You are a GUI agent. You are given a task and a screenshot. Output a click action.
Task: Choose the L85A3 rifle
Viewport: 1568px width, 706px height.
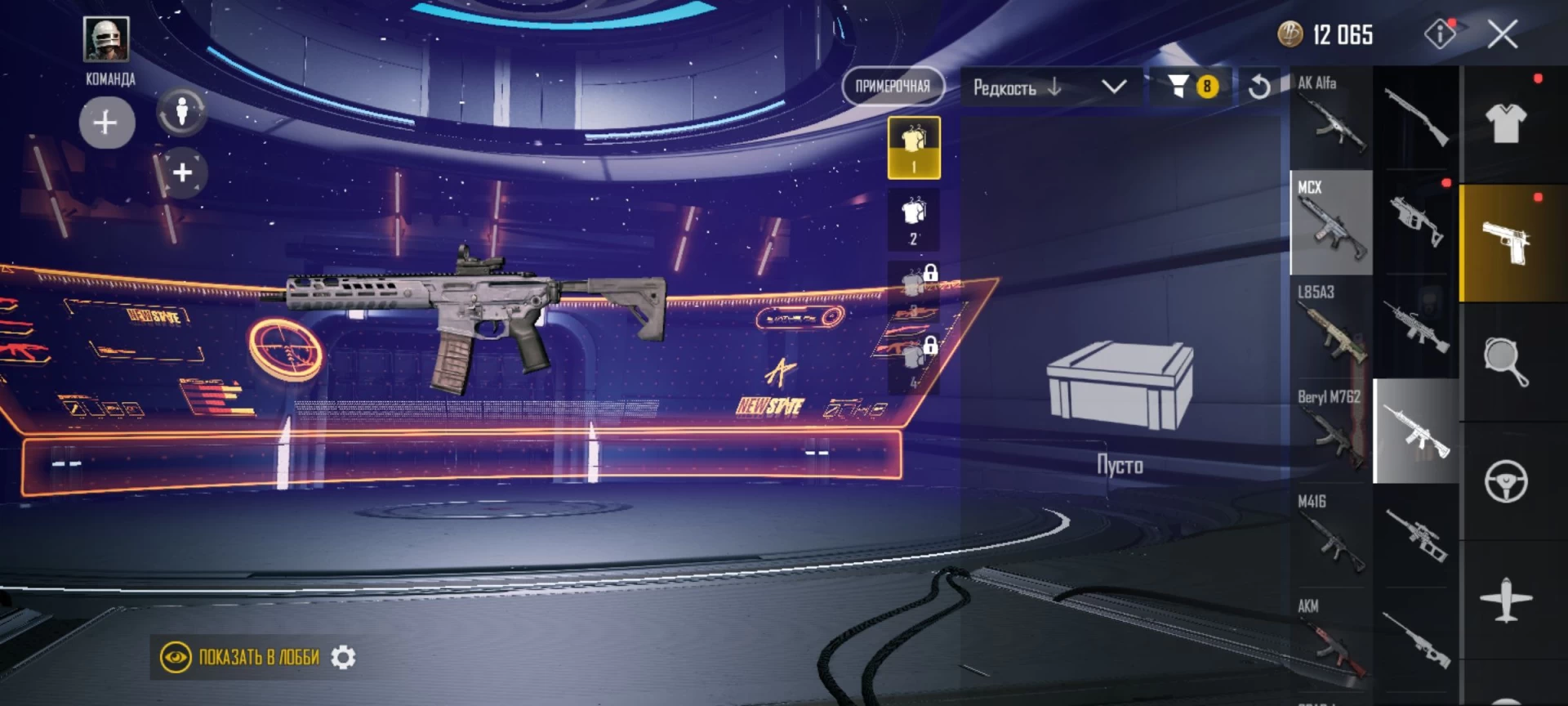1331,327
